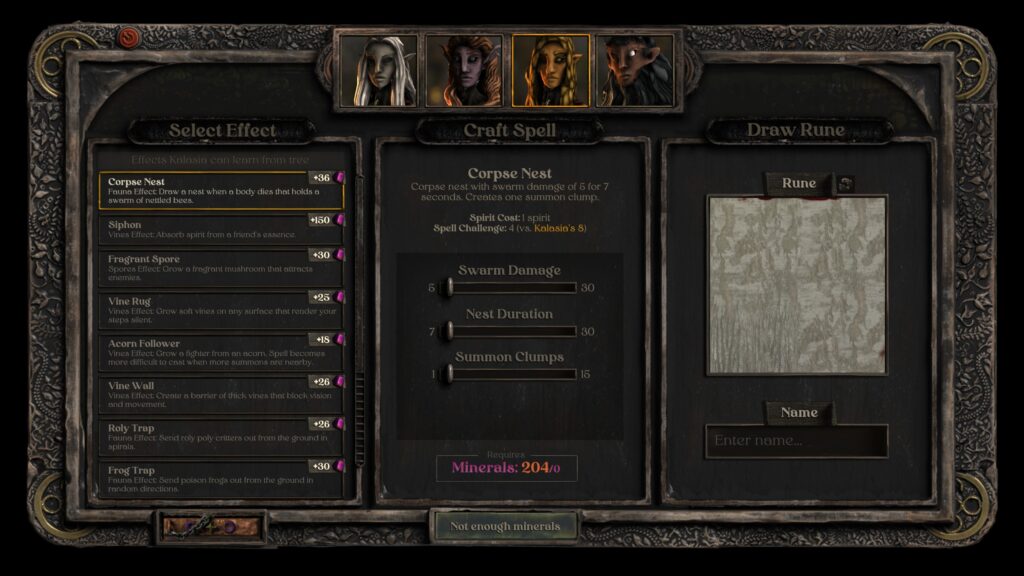
Task: Choose the Siphon vines effect
Action: [220, 229]
